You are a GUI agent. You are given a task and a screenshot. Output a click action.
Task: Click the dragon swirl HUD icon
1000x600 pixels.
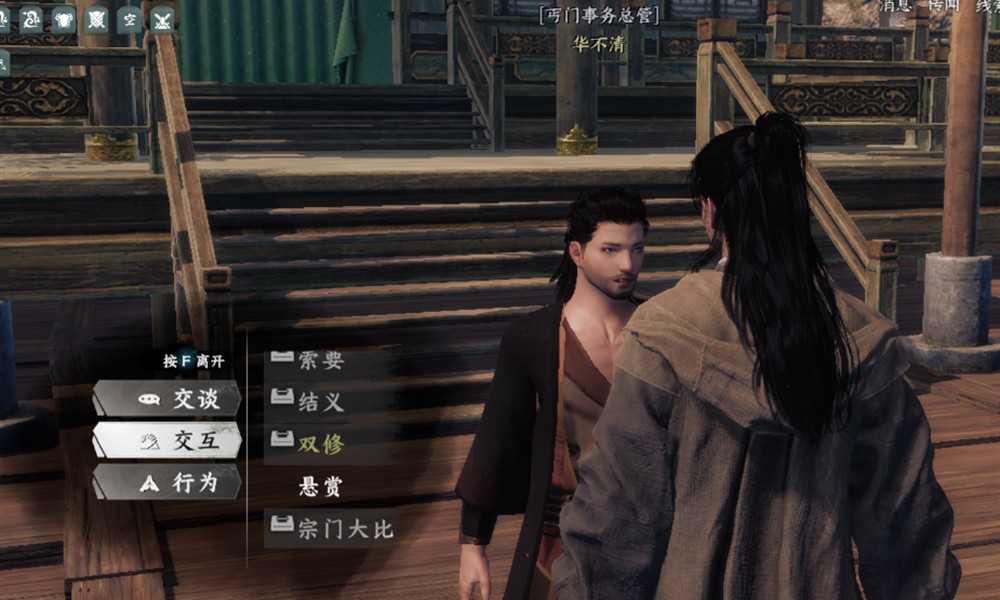click(x=31, y=18)
